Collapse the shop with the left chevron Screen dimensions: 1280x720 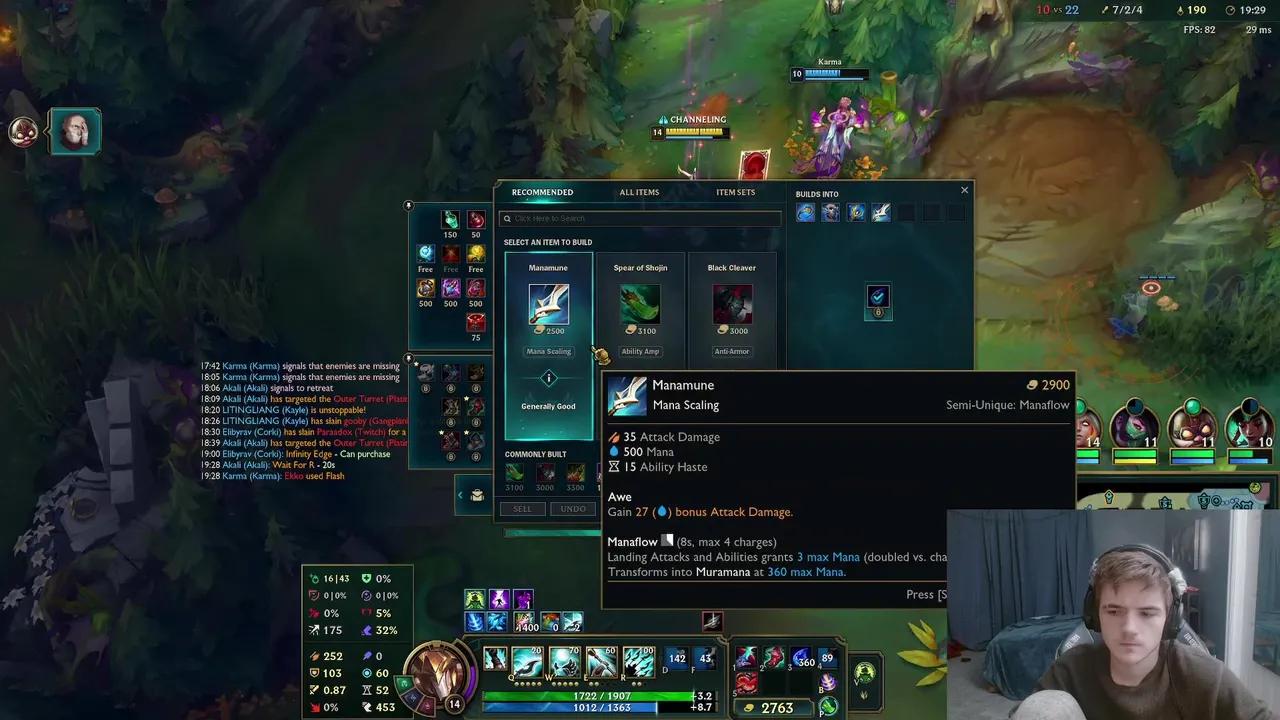tap(460, 494)
